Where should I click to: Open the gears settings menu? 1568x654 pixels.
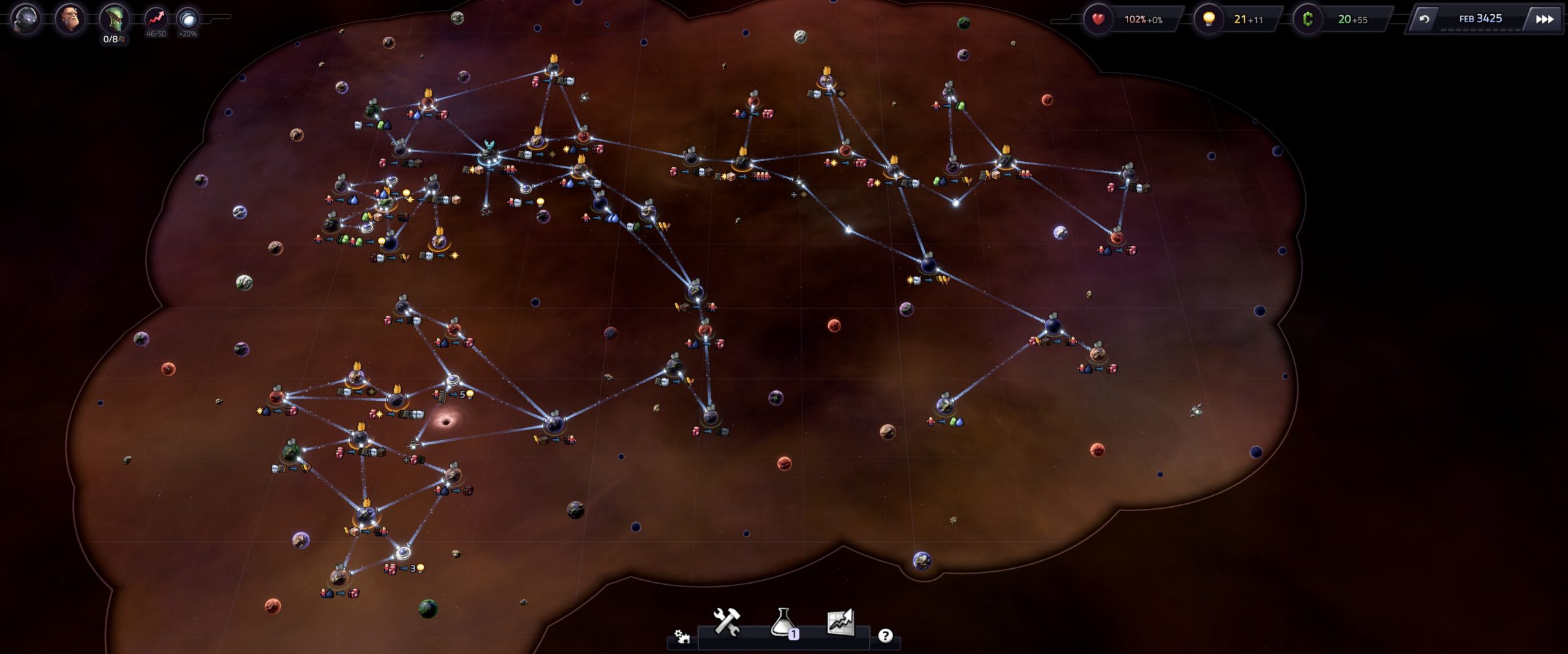click(x=682, y=637)
